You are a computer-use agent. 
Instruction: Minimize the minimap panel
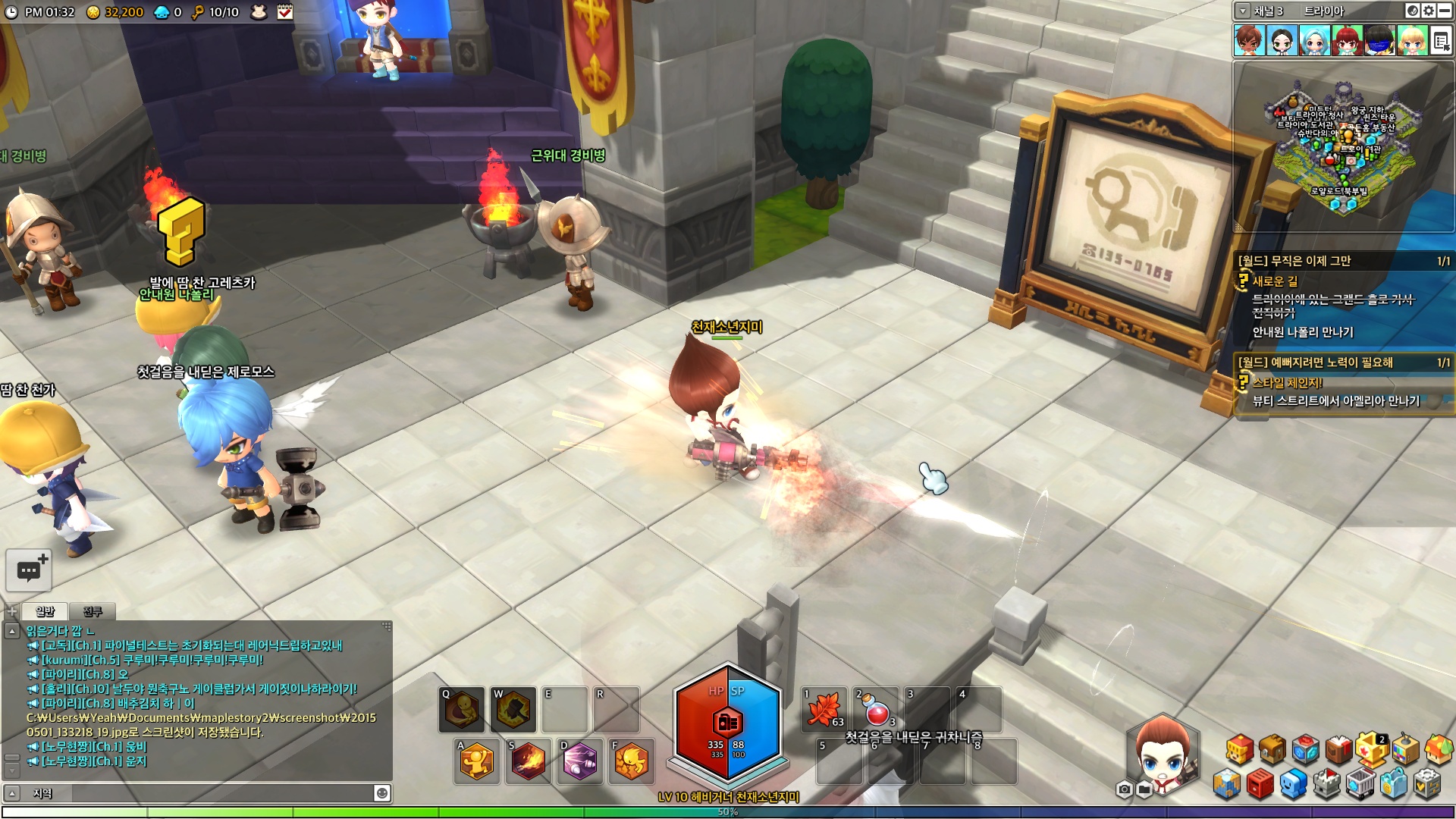pos(1445,11)
